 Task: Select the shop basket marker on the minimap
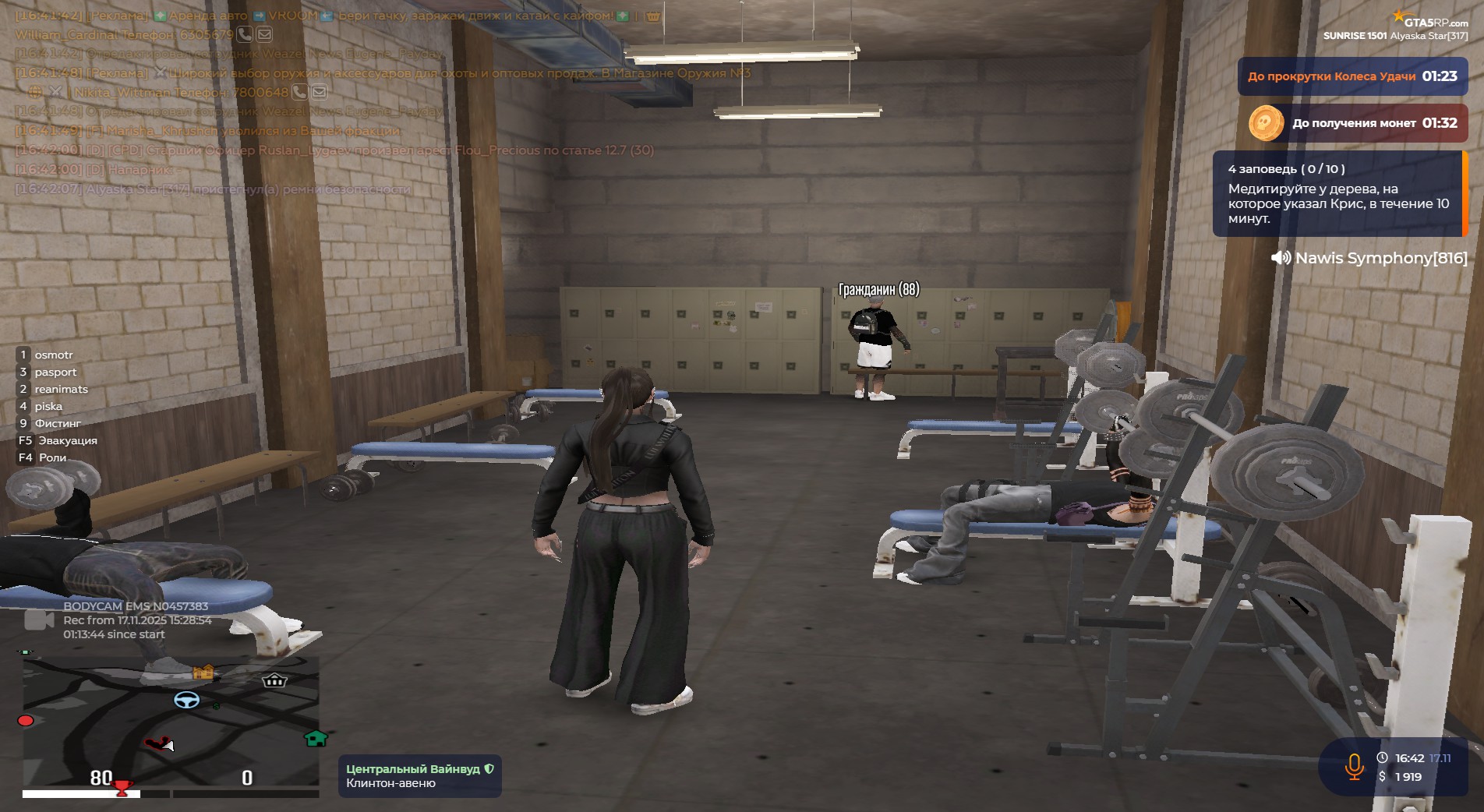tap(274, 680)
